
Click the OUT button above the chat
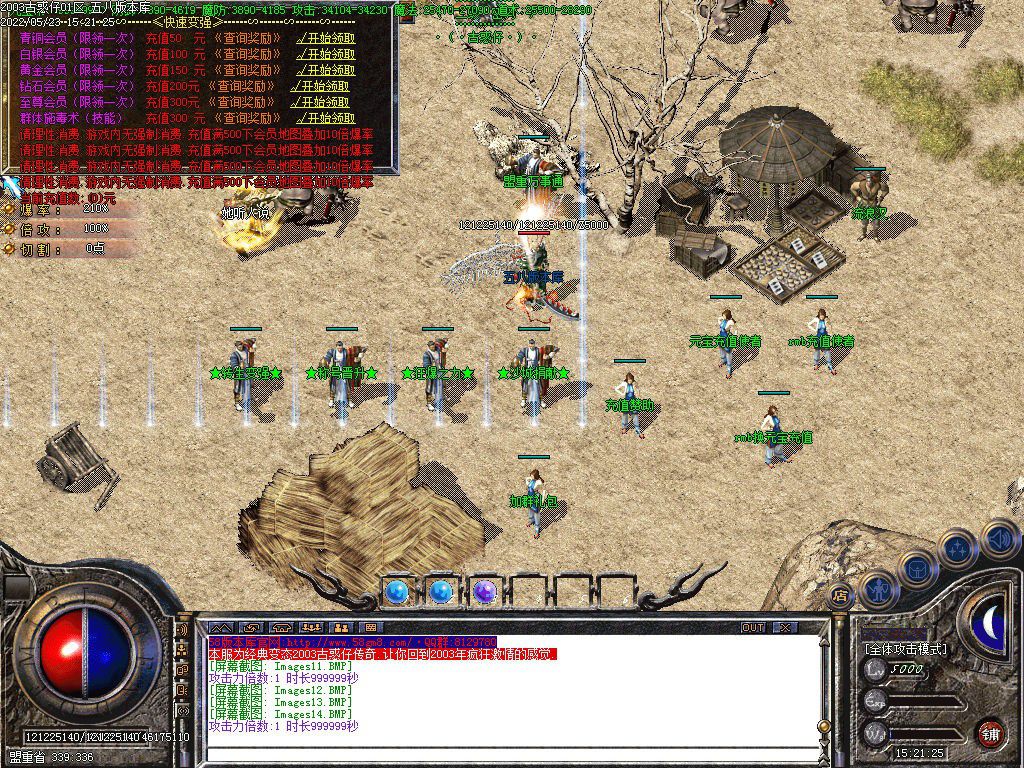click(753, 628)
